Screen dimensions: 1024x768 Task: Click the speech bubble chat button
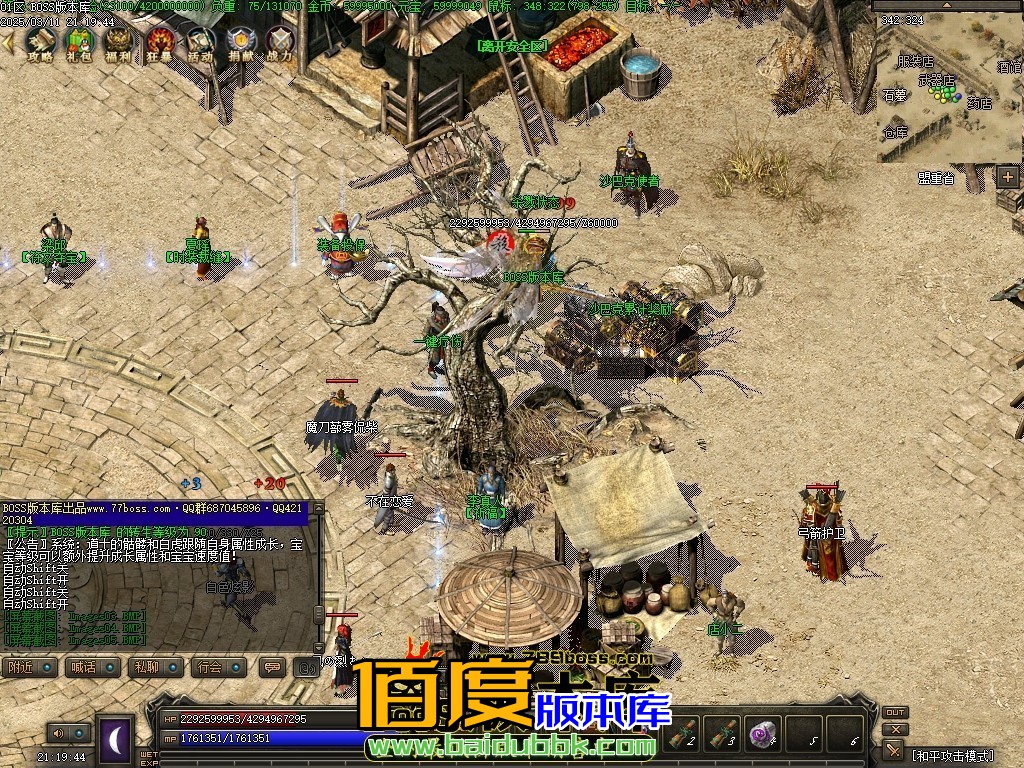pos(271,667)
